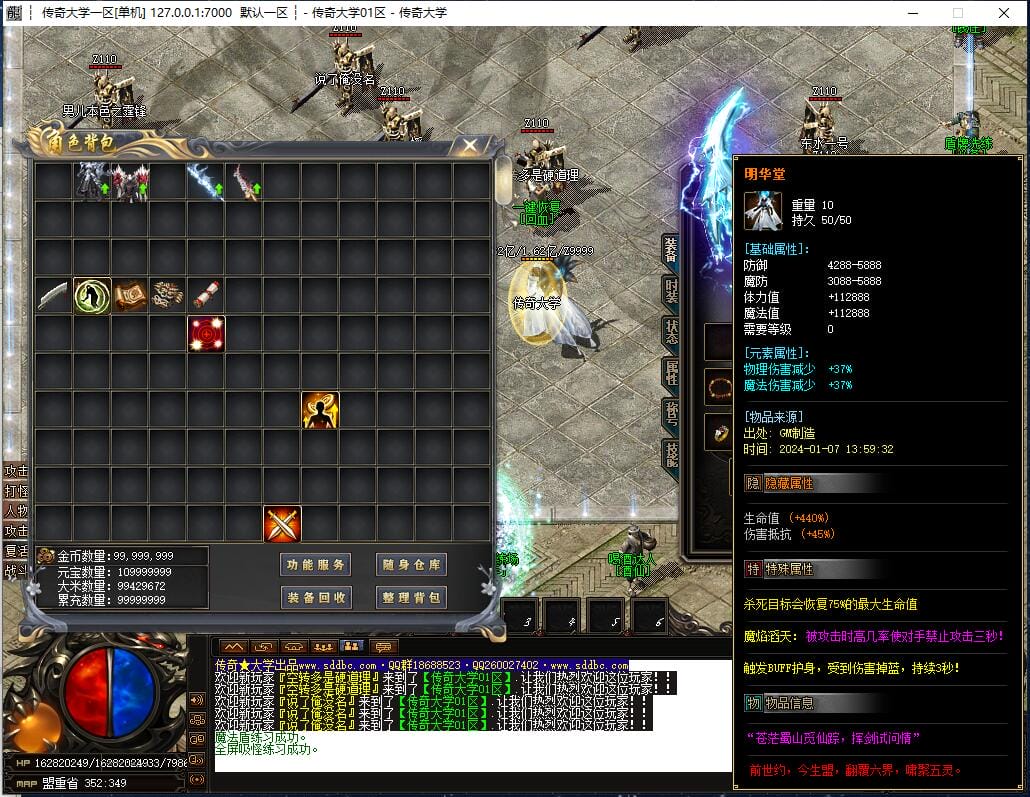The width and height of the screenshot is (1030, 797).
Task: Choose the crossed swords item
Action: point(282,524)
